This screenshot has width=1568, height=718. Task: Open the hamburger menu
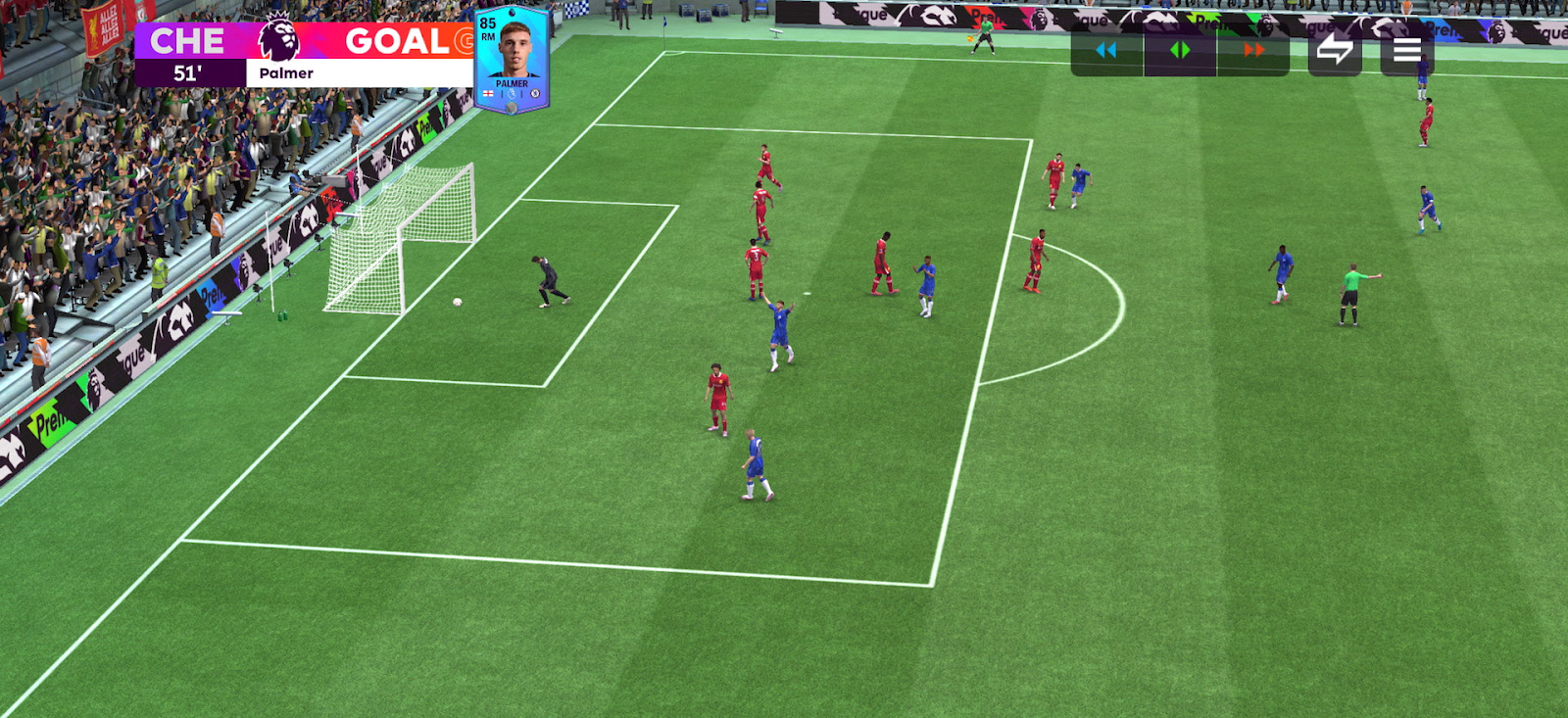(x=1407, y=50)
